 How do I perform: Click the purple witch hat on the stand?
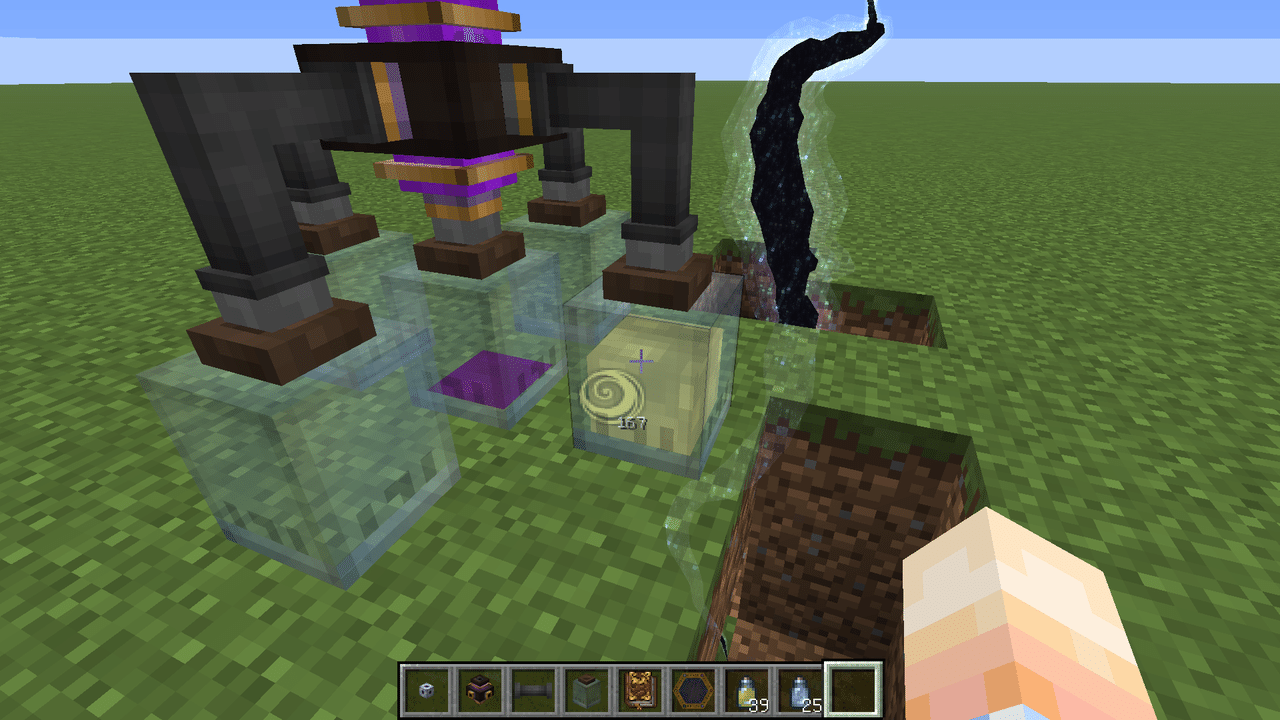[x=440, y=100]
